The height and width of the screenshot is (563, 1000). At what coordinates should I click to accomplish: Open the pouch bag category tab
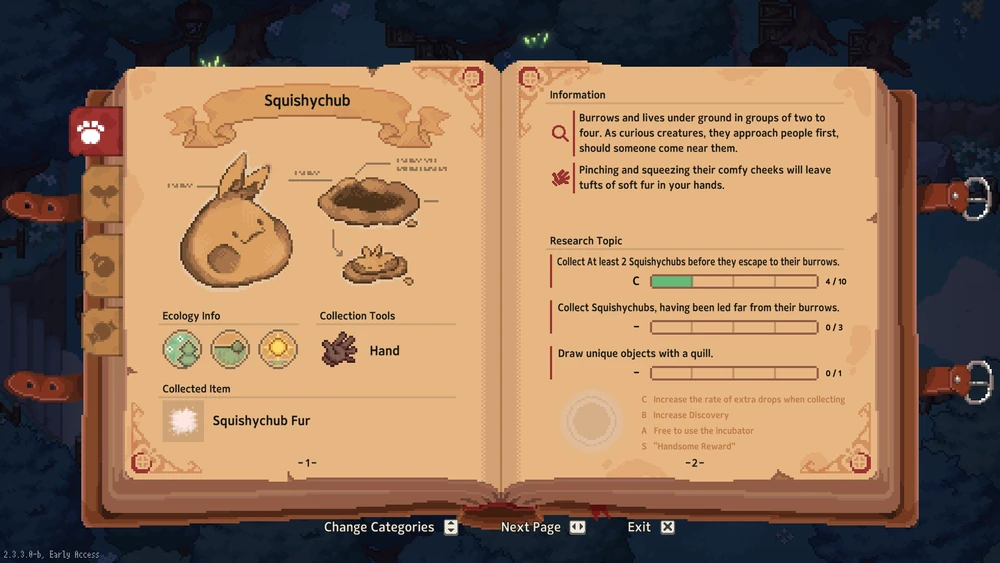102,264
